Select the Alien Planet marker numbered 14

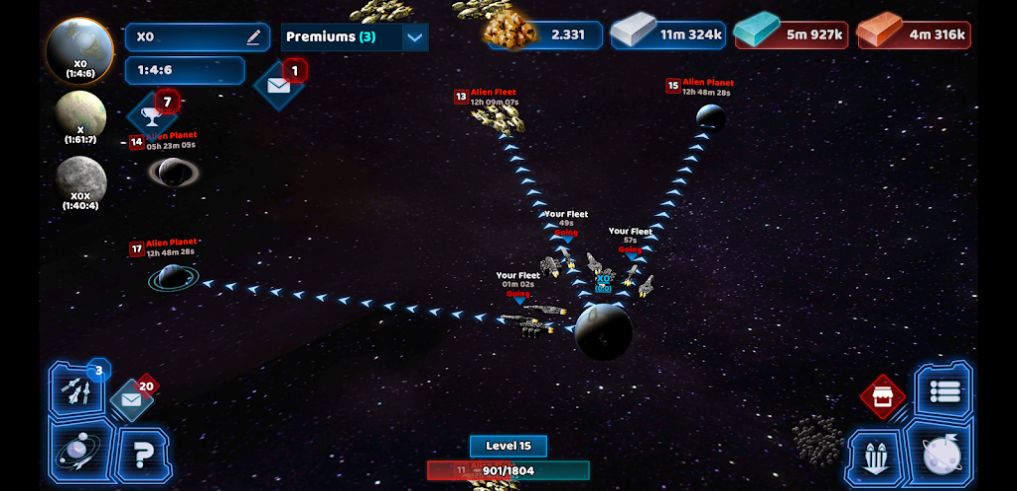172,172
